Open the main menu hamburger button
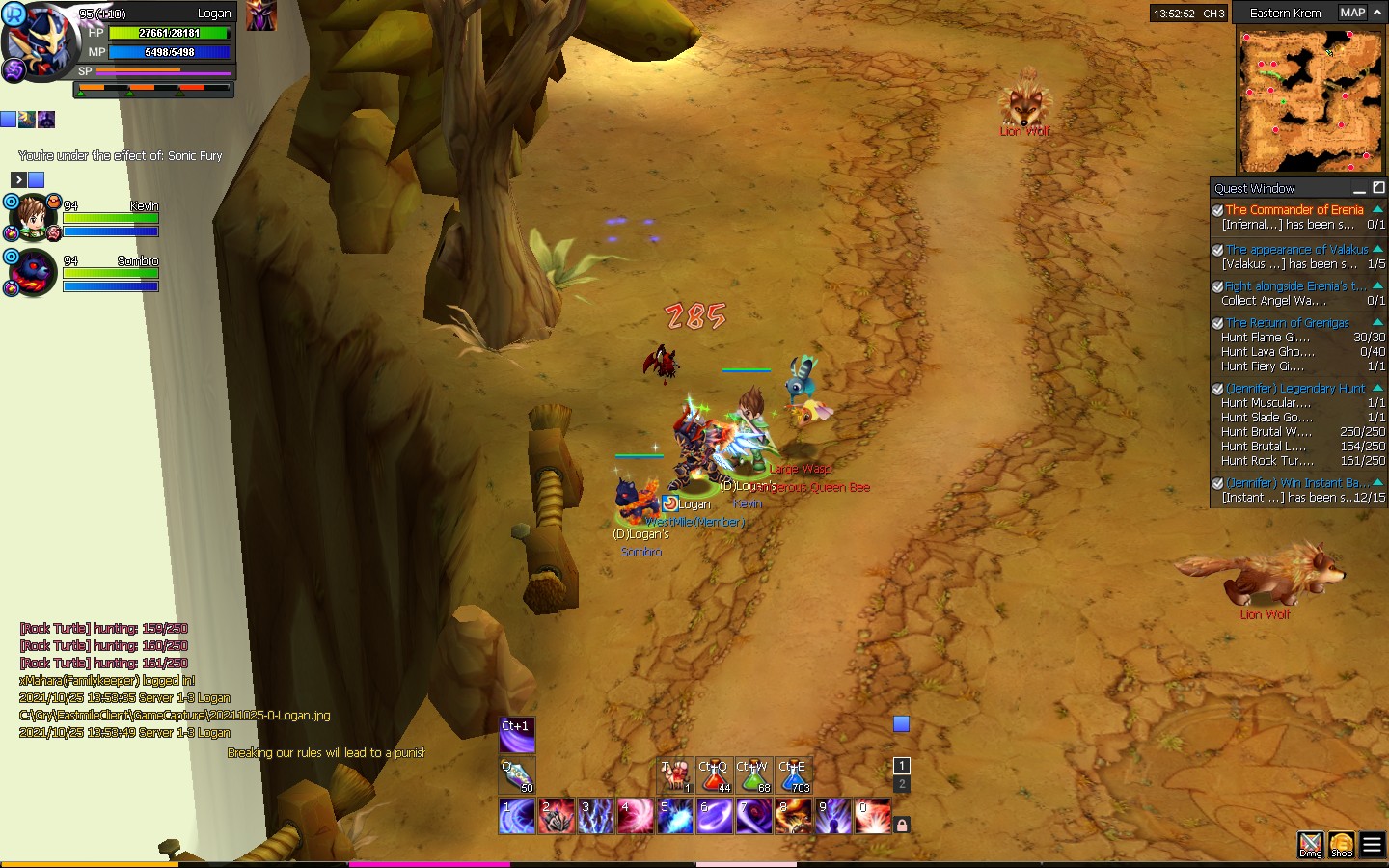1389x868 pixels. tap(1372, 845)
